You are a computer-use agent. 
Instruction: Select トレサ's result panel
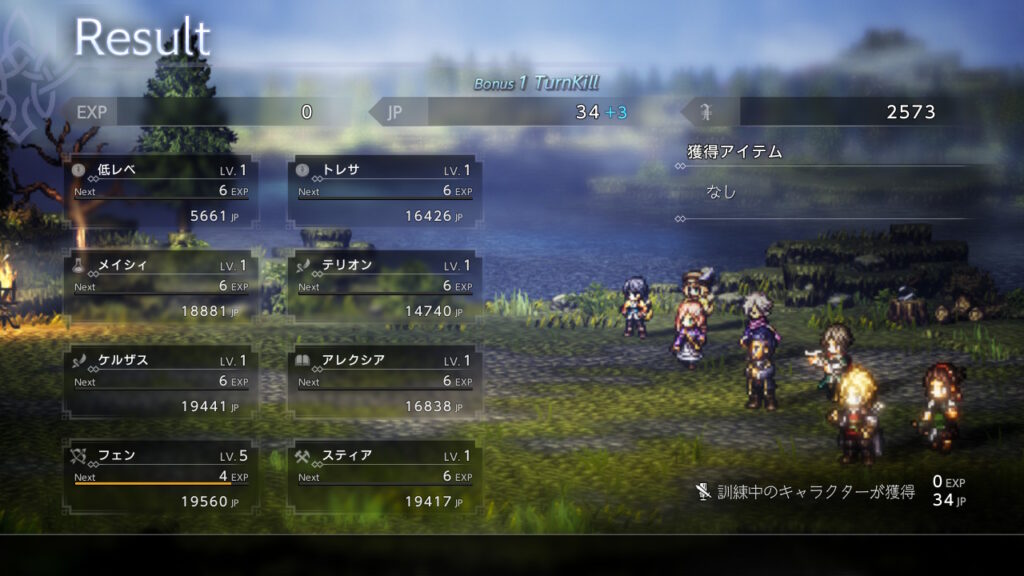pyautogui.click(x=385, y=191)
